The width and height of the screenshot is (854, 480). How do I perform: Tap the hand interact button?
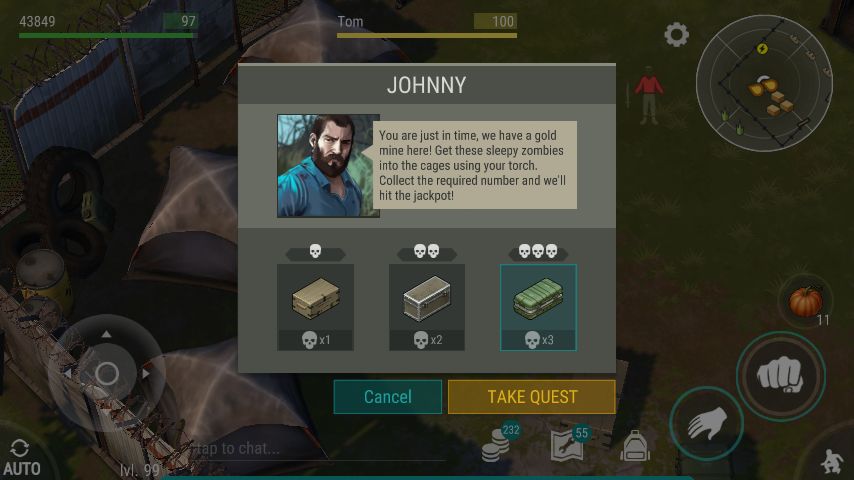click(x=706, y=424)
